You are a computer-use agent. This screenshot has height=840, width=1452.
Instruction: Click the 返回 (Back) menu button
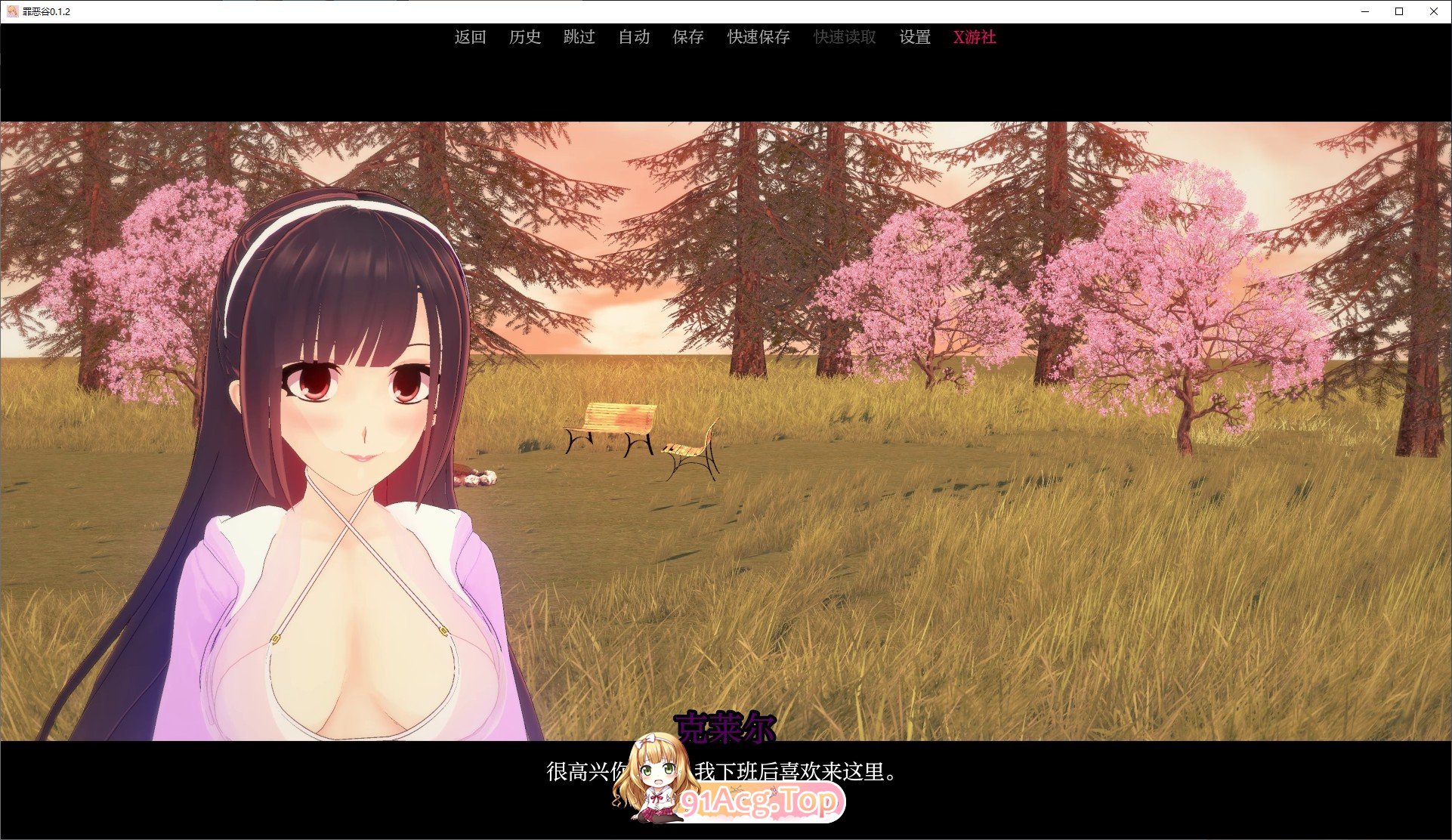point(470,37)
